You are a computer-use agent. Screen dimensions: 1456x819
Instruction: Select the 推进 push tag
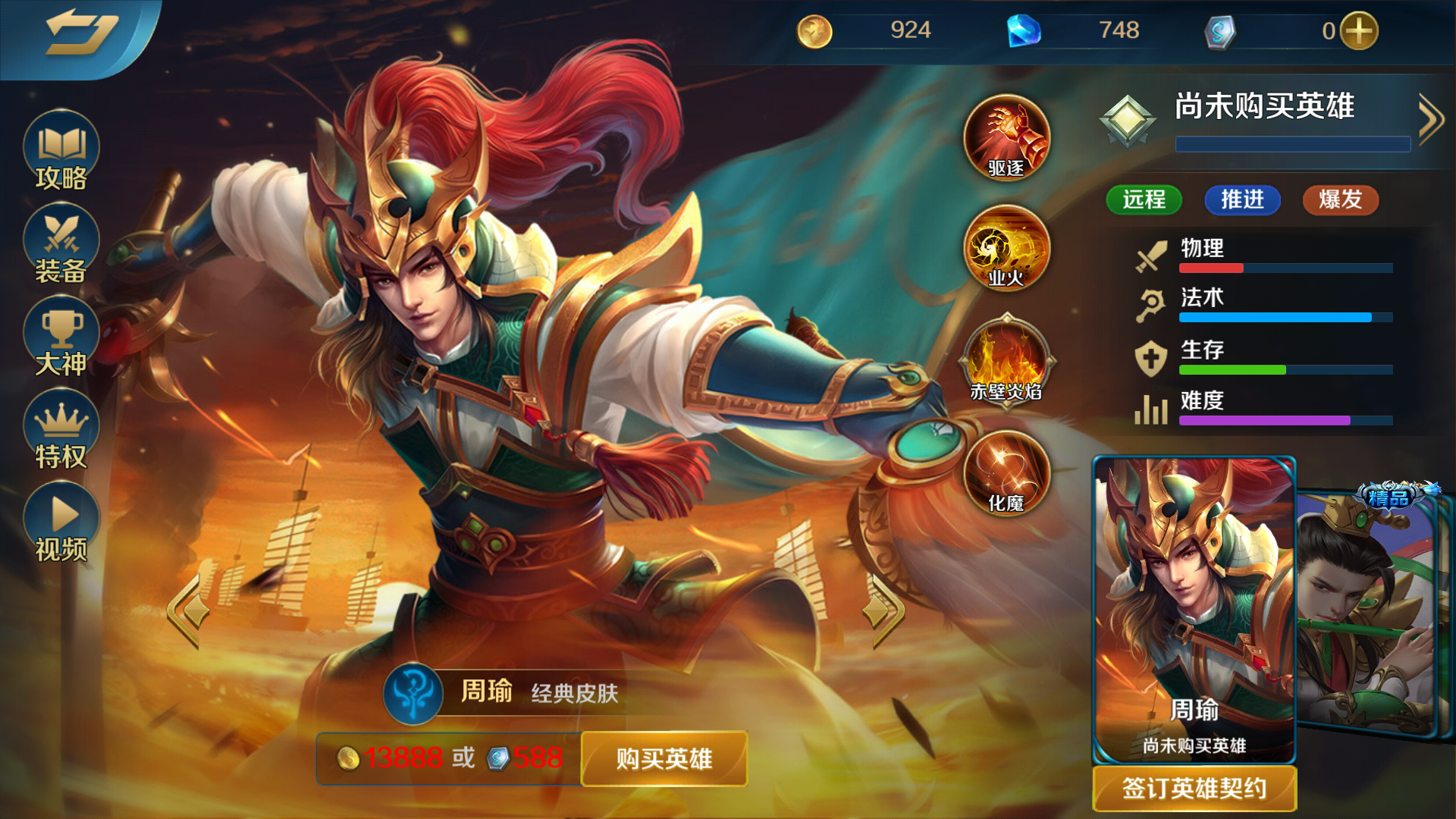pos(1242,200)
